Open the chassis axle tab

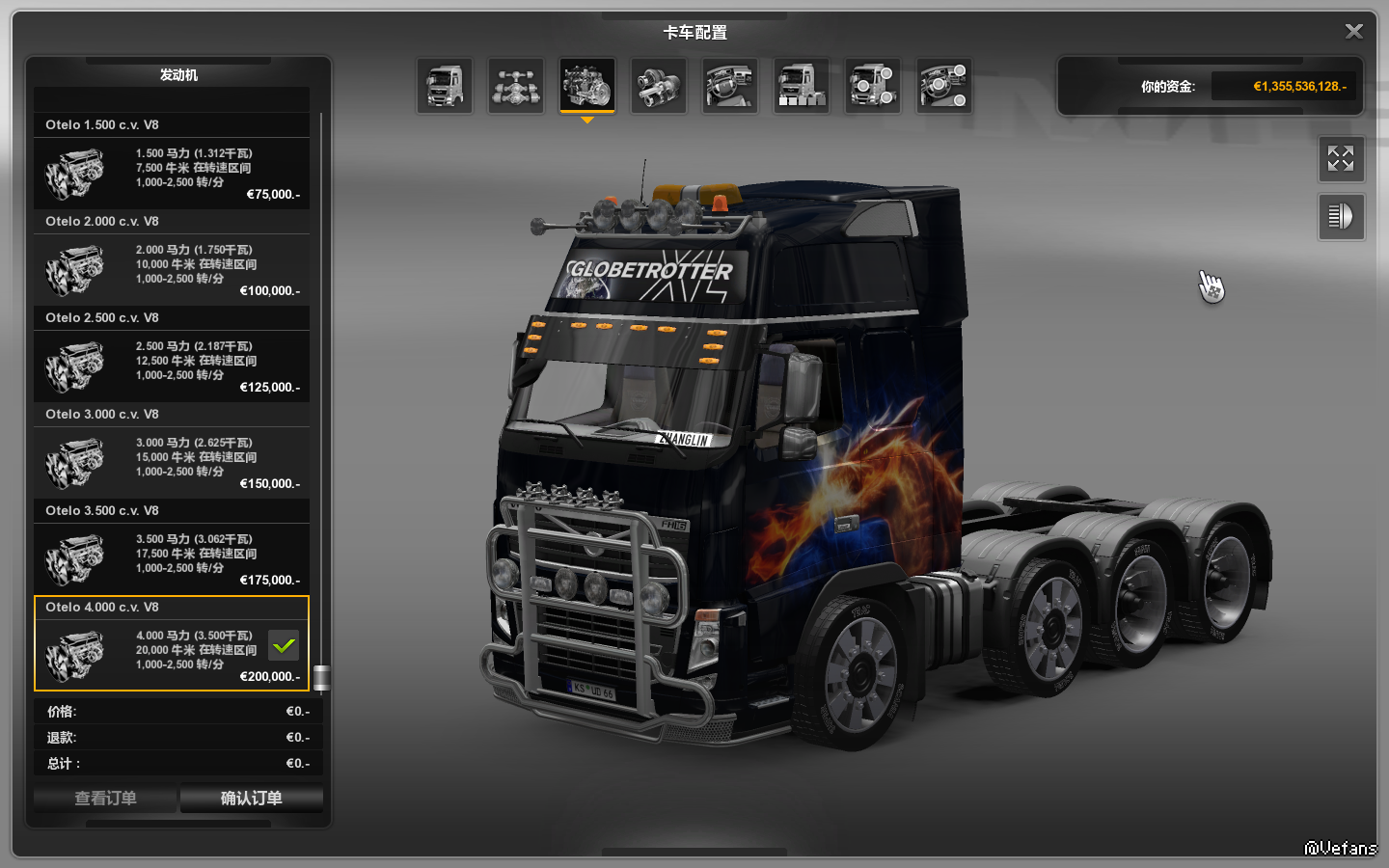516,86
